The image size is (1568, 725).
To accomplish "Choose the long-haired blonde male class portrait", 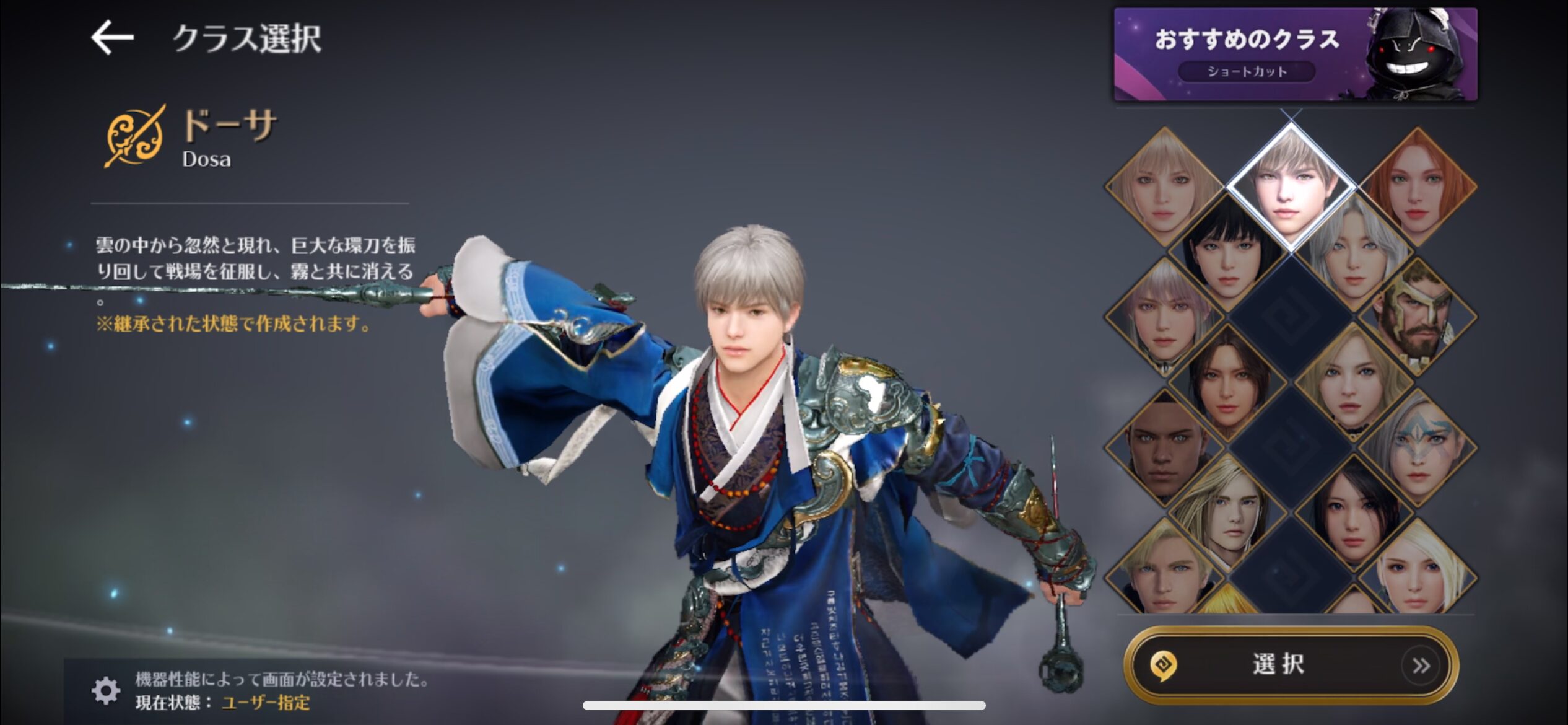I will (x=1227, y=507).
